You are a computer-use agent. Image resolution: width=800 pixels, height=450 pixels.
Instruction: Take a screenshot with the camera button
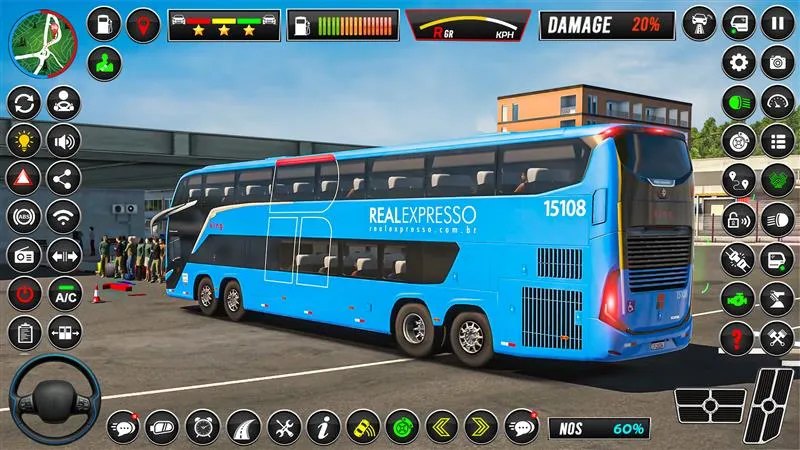click(776, 63)
